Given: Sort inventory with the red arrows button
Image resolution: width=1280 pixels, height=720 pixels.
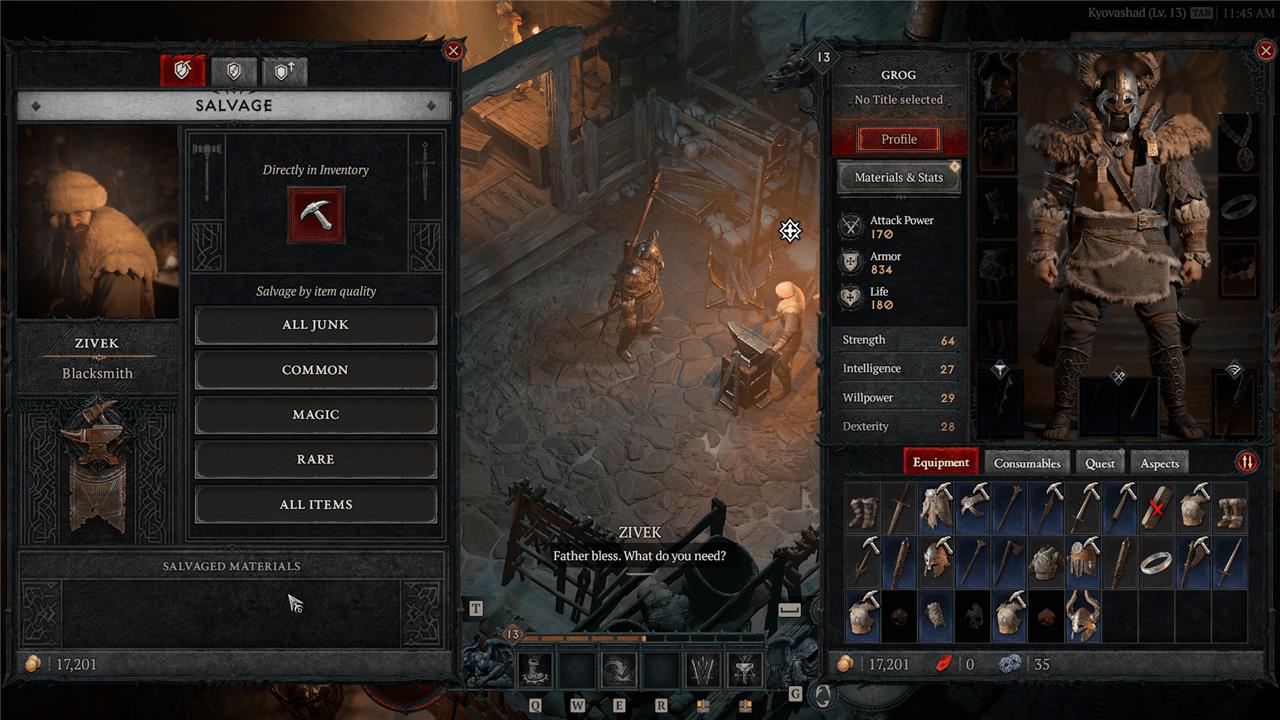Looking at the screenshot, I should click(1247, 462).
